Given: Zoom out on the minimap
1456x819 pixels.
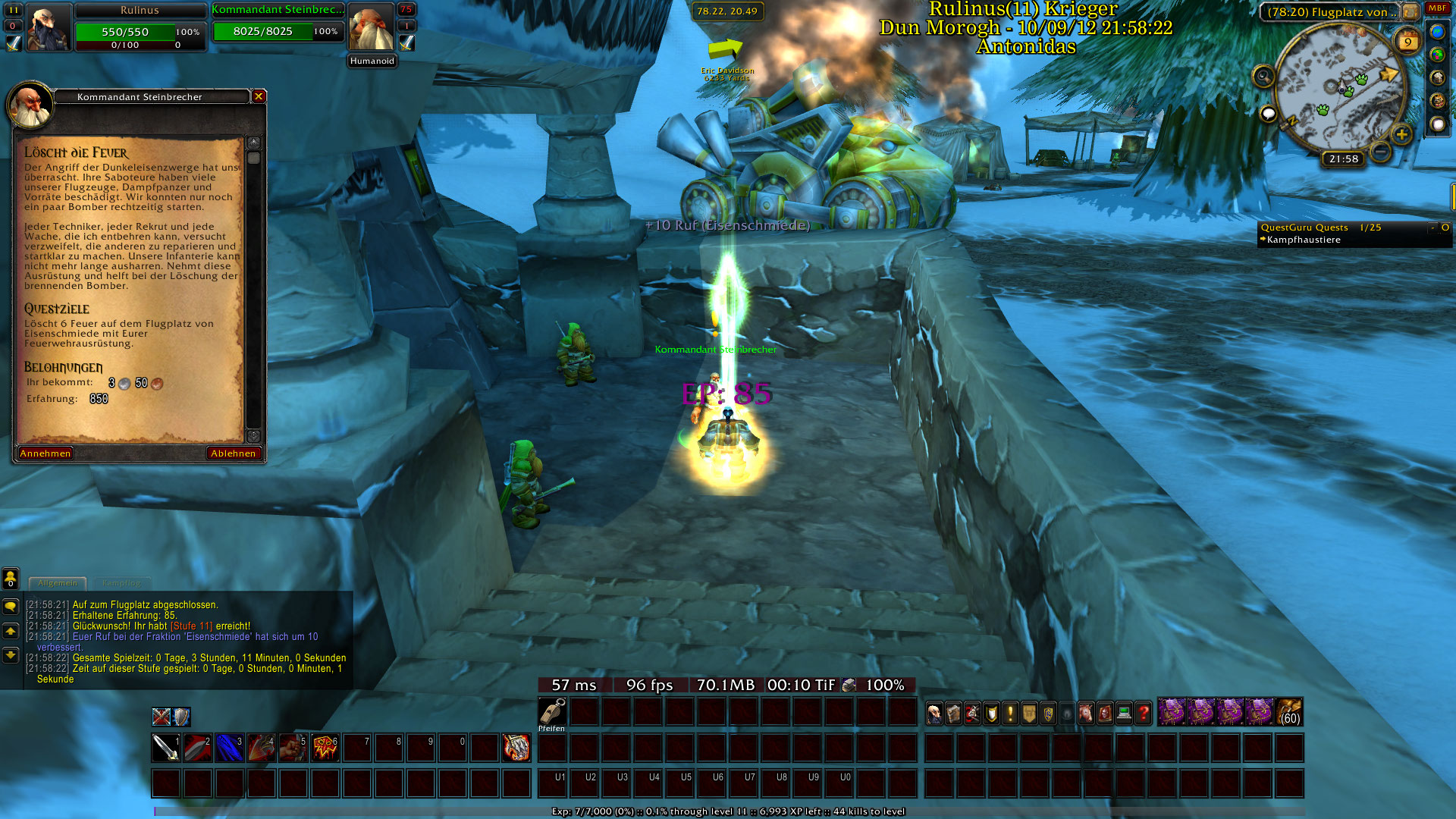Looking at the screenshot, I should click(x=1381, y=152).
